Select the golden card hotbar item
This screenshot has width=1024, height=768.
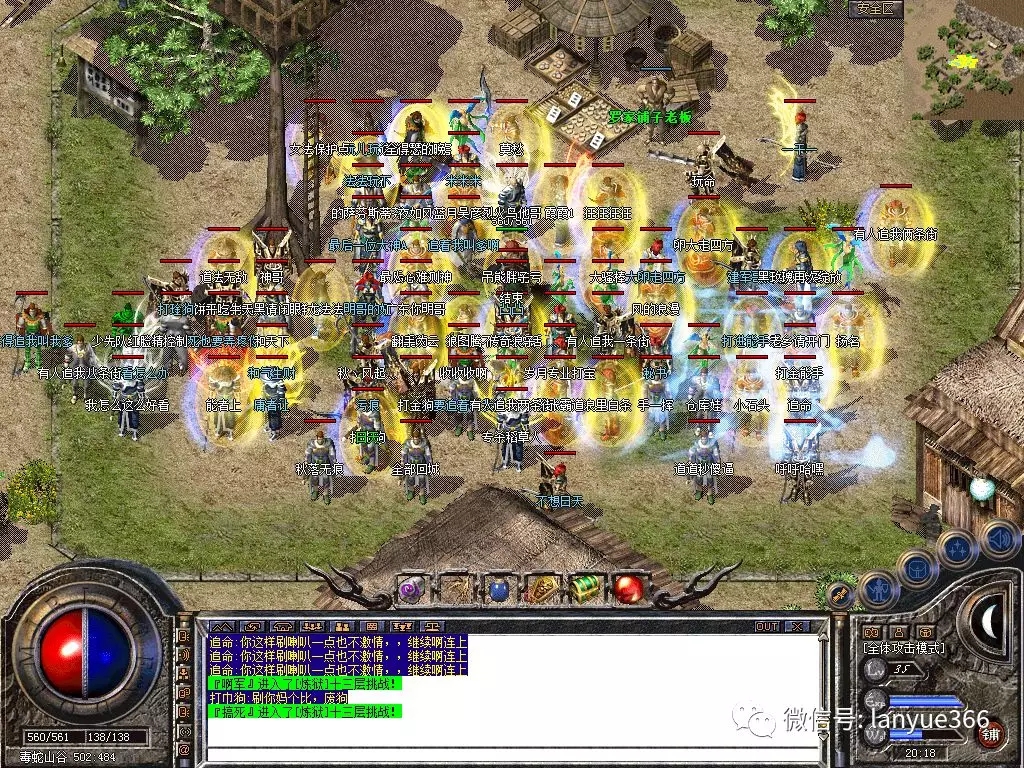[x=541, y=589]
